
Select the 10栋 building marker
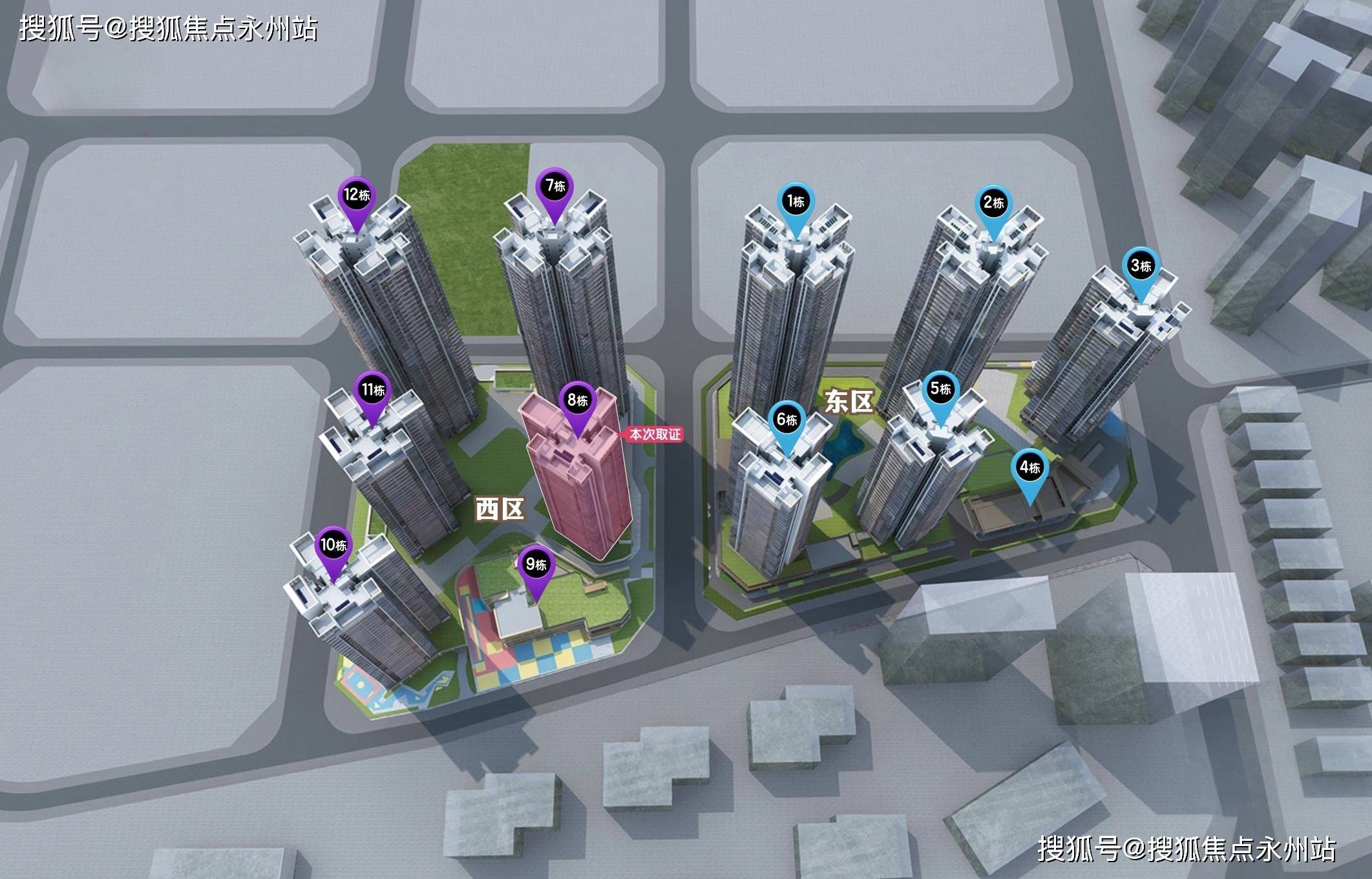coord(333,545)
